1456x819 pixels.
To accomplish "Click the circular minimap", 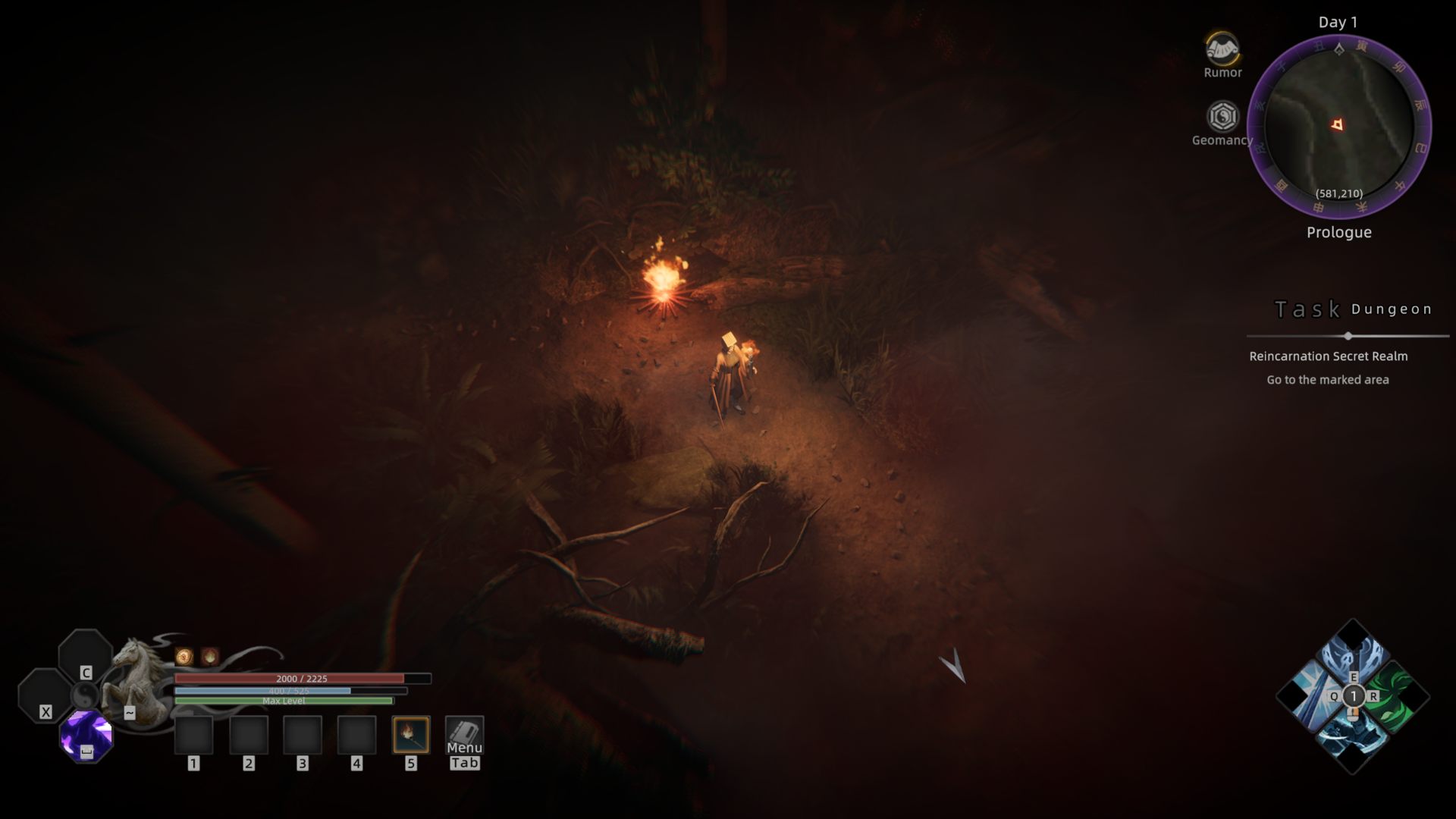I will [x=1339, y=126].
